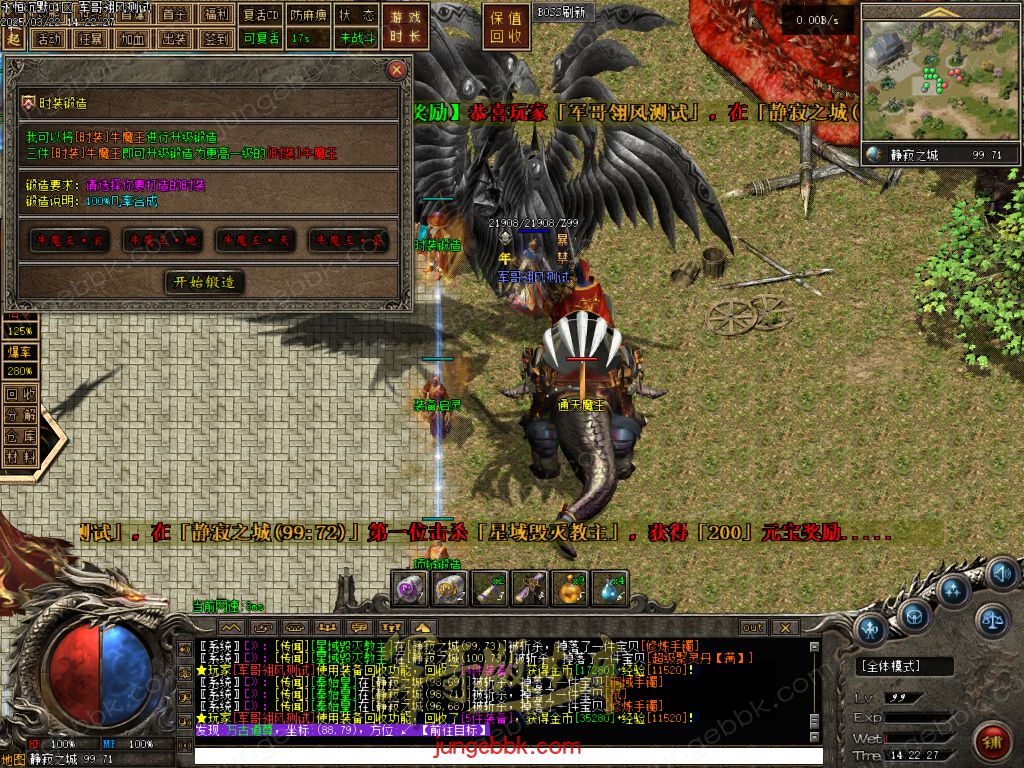Use the blue potion hotbar slot
Image resolution: width=1024 pixels, height=768 pixels.
(x=609, y=589)
